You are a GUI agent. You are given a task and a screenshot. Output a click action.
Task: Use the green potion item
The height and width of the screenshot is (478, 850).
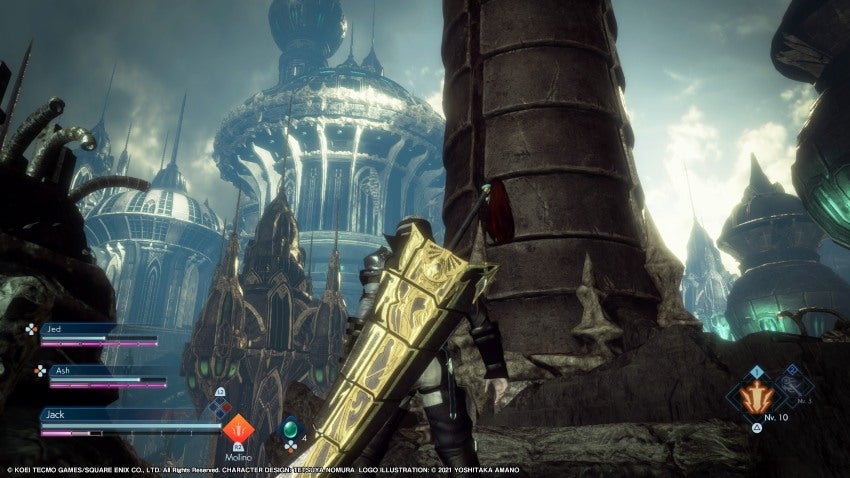point(290,430)
